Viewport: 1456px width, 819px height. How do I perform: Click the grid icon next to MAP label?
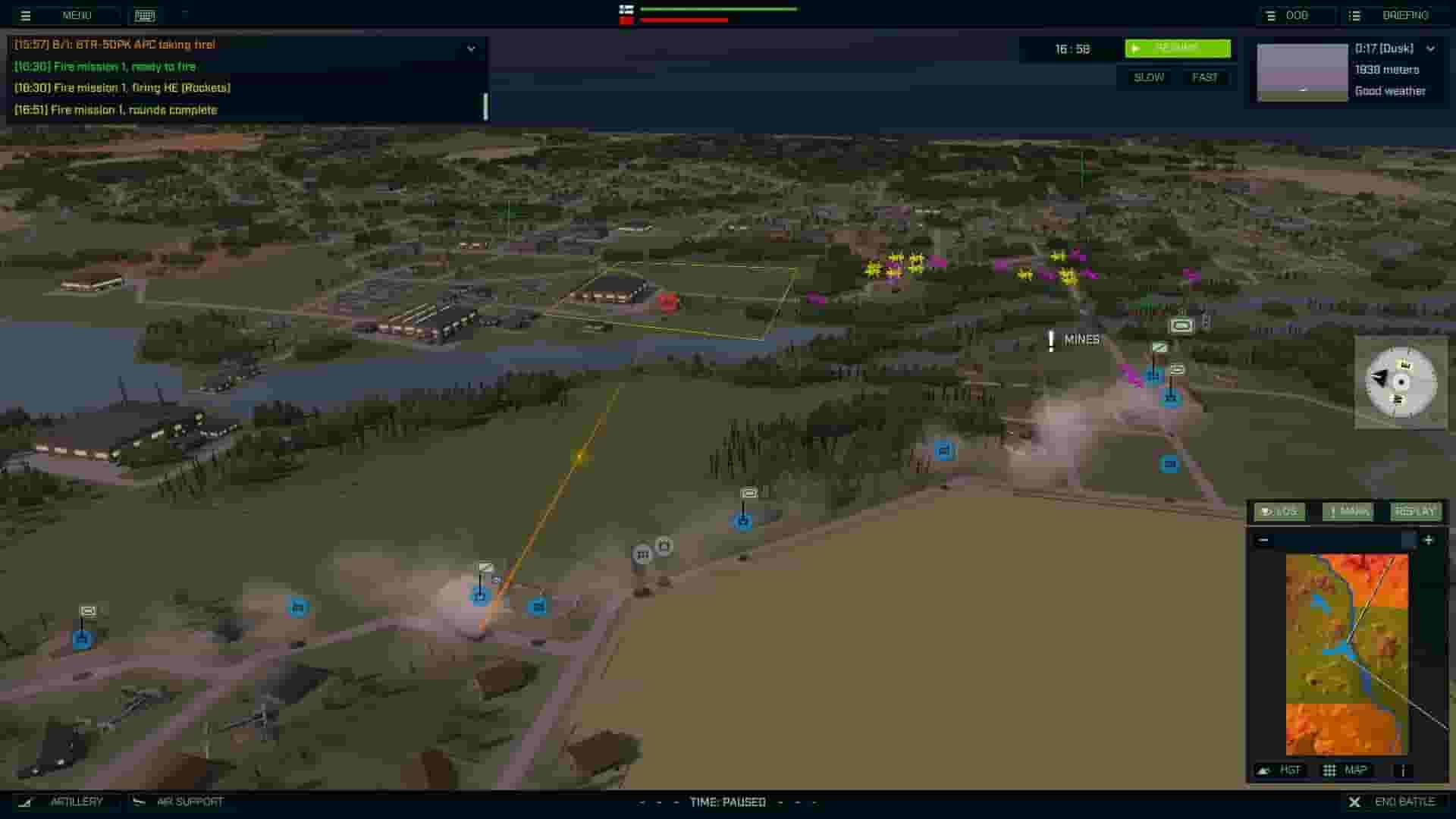point(1330,770)
